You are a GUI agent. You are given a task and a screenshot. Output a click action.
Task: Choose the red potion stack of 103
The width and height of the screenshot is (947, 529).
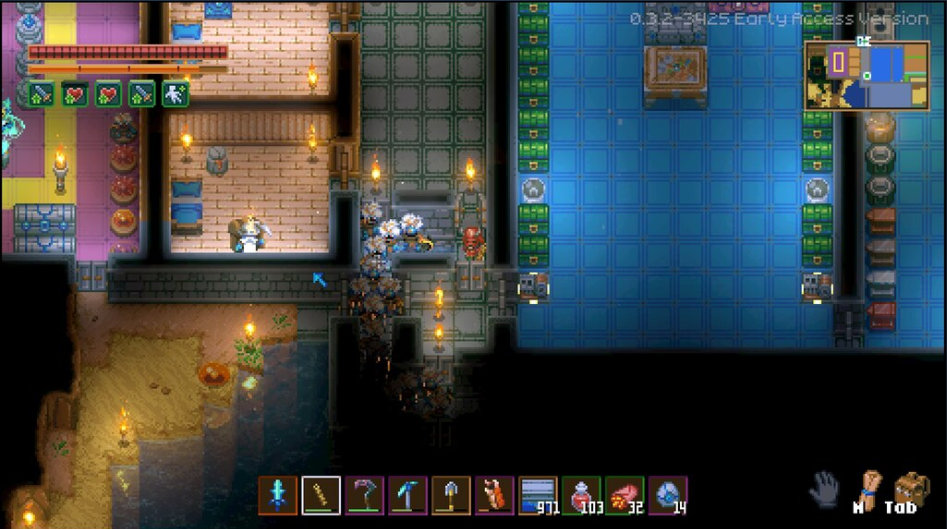(582, 495)
